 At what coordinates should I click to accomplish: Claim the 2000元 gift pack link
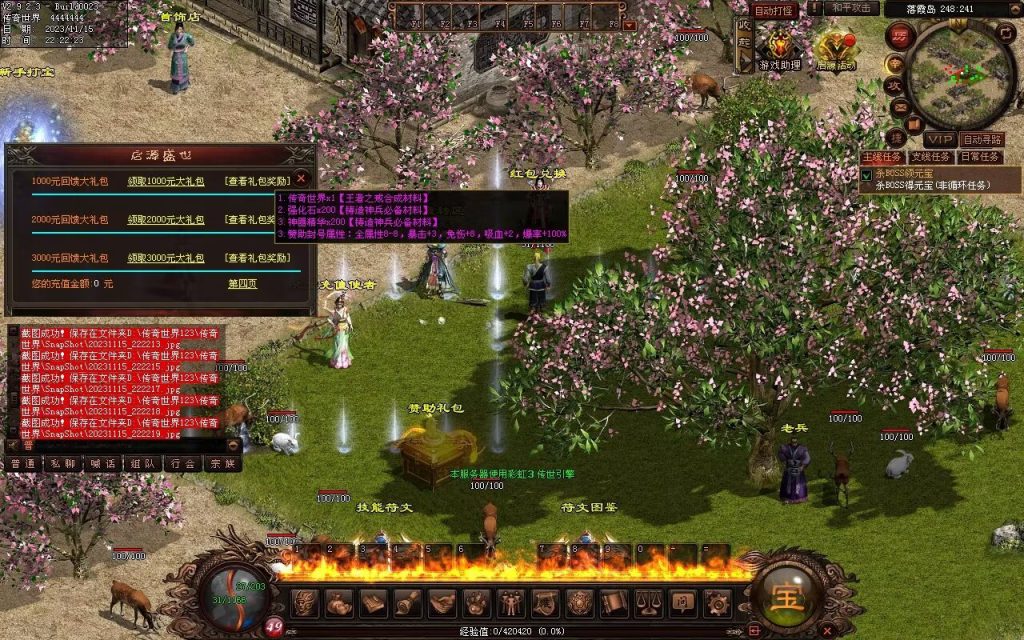166,219
